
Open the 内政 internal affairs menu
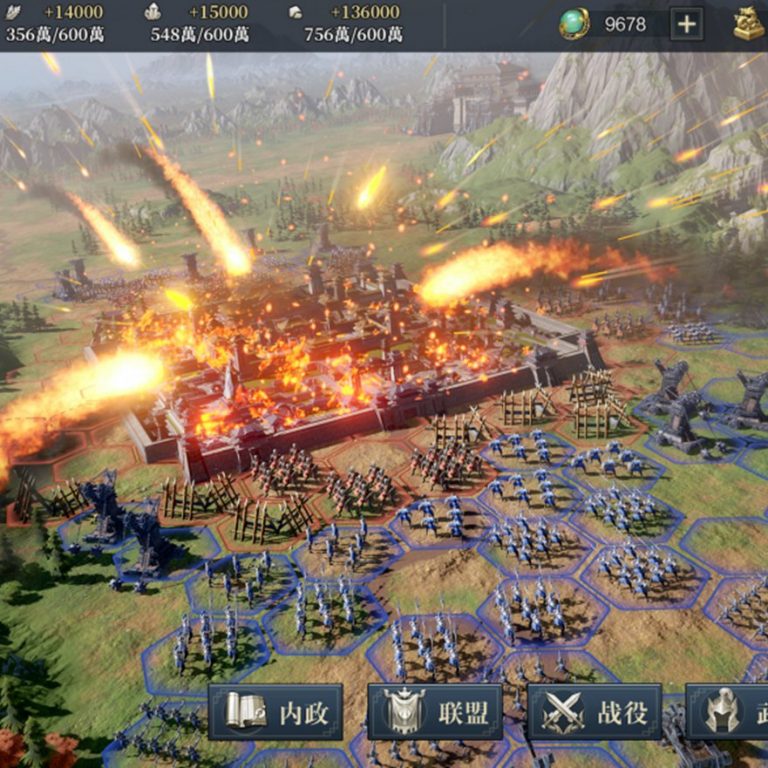click(275, 712)
